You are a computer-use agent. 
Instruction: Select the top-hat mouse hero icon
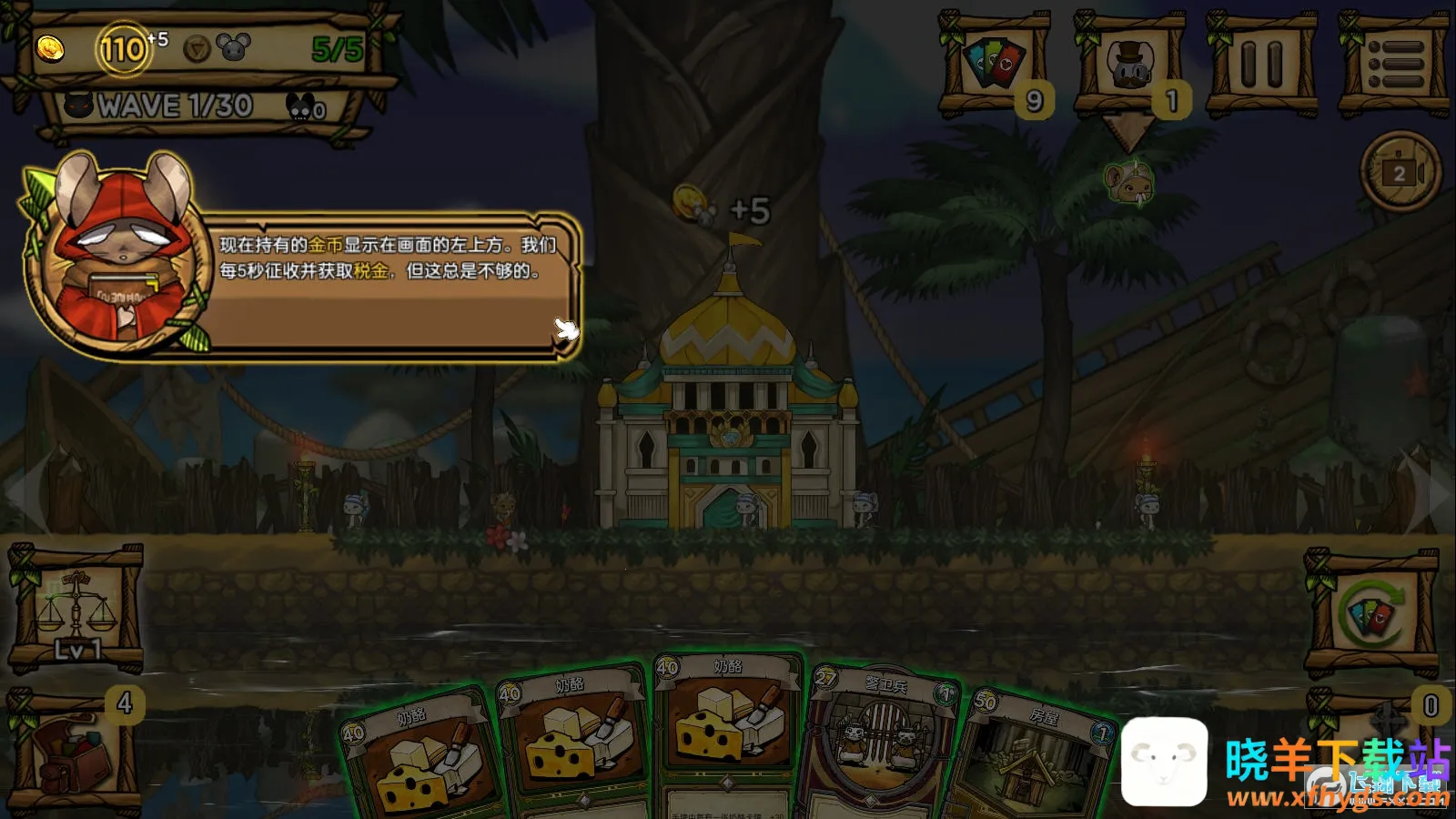click(x=1130, y=66)
